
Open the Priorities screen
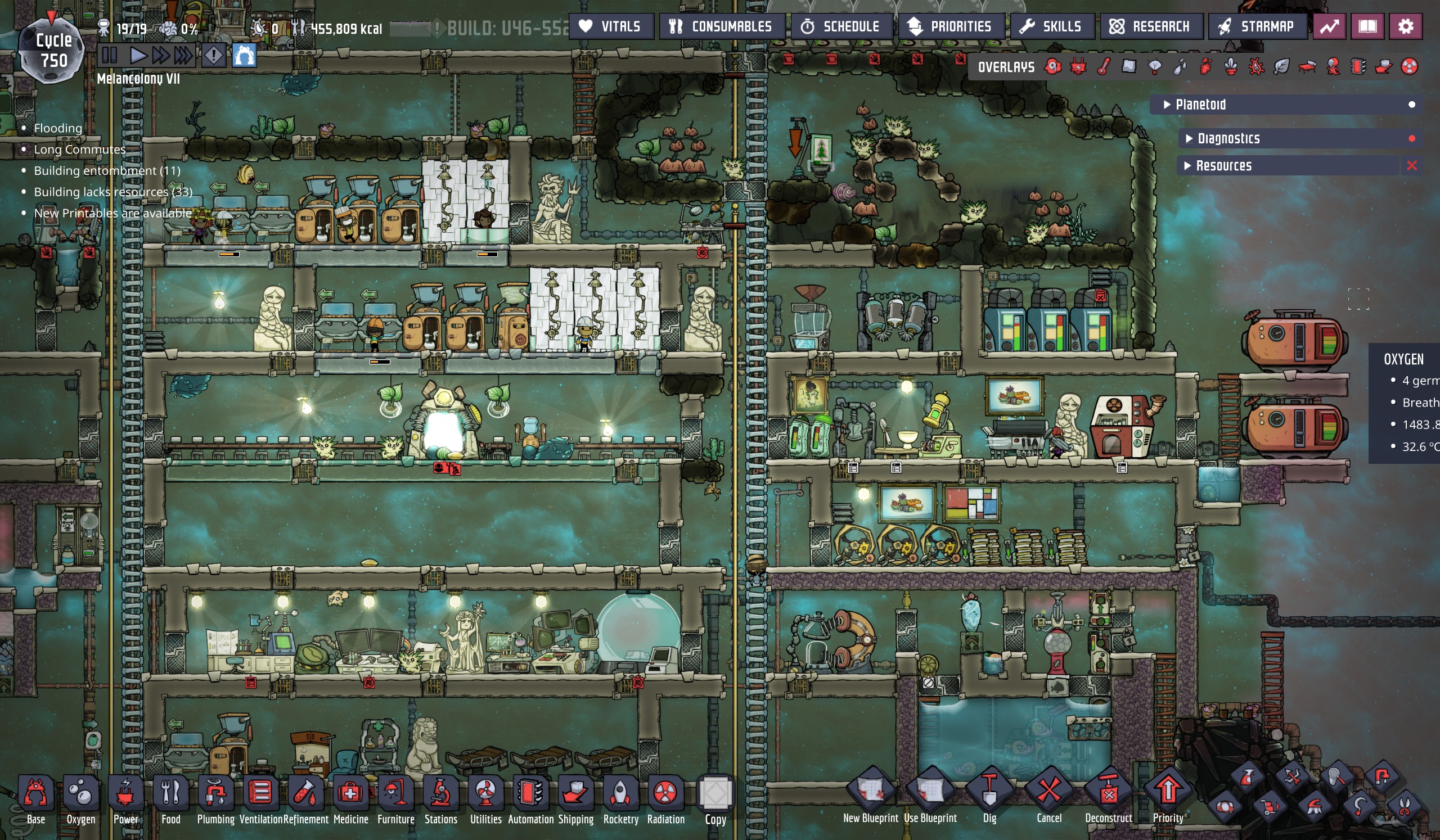949,27
